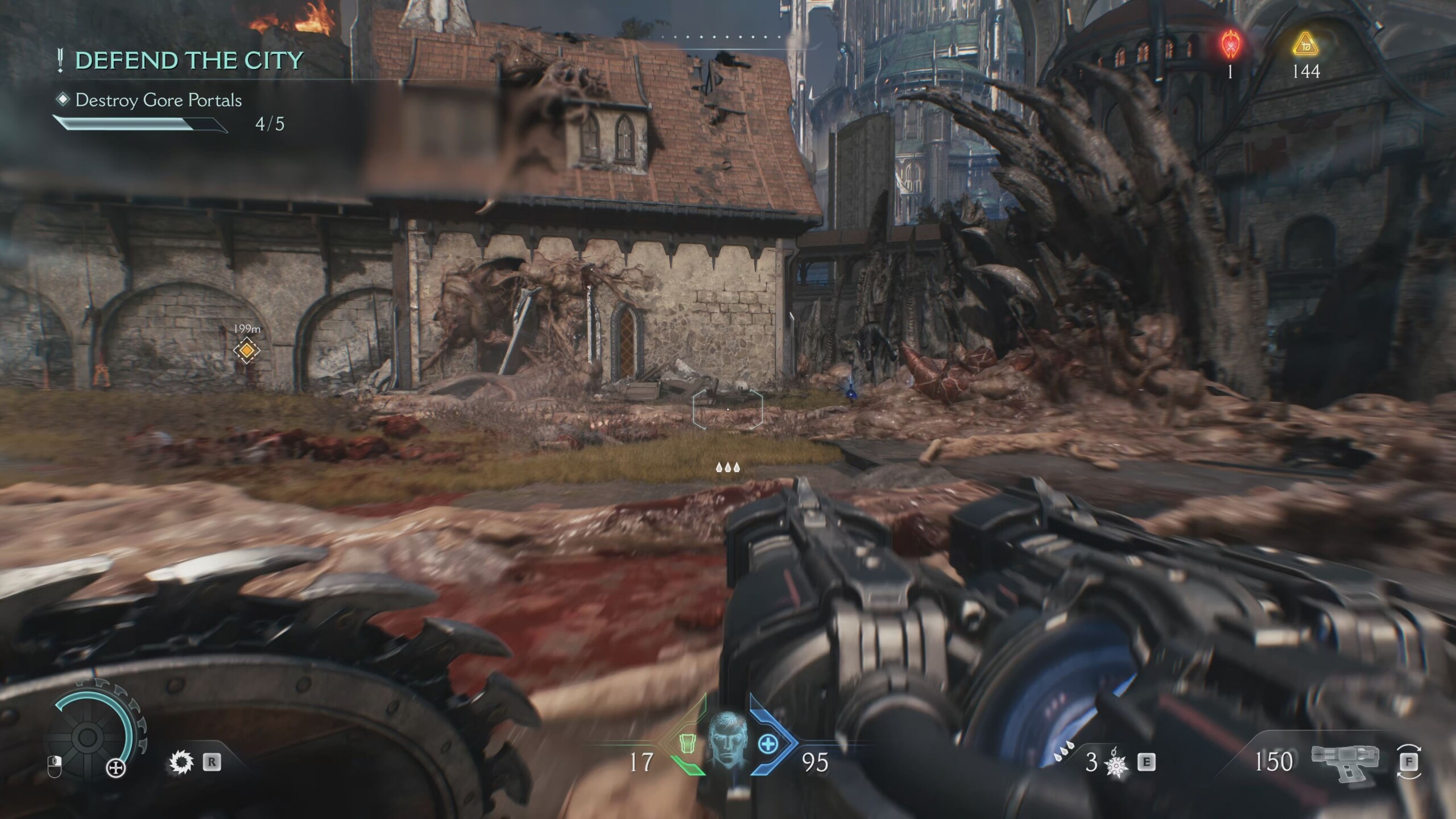Activate the spiked shield rune icon
Viewport: 1456px width, 819px height.
pos(181,762)
